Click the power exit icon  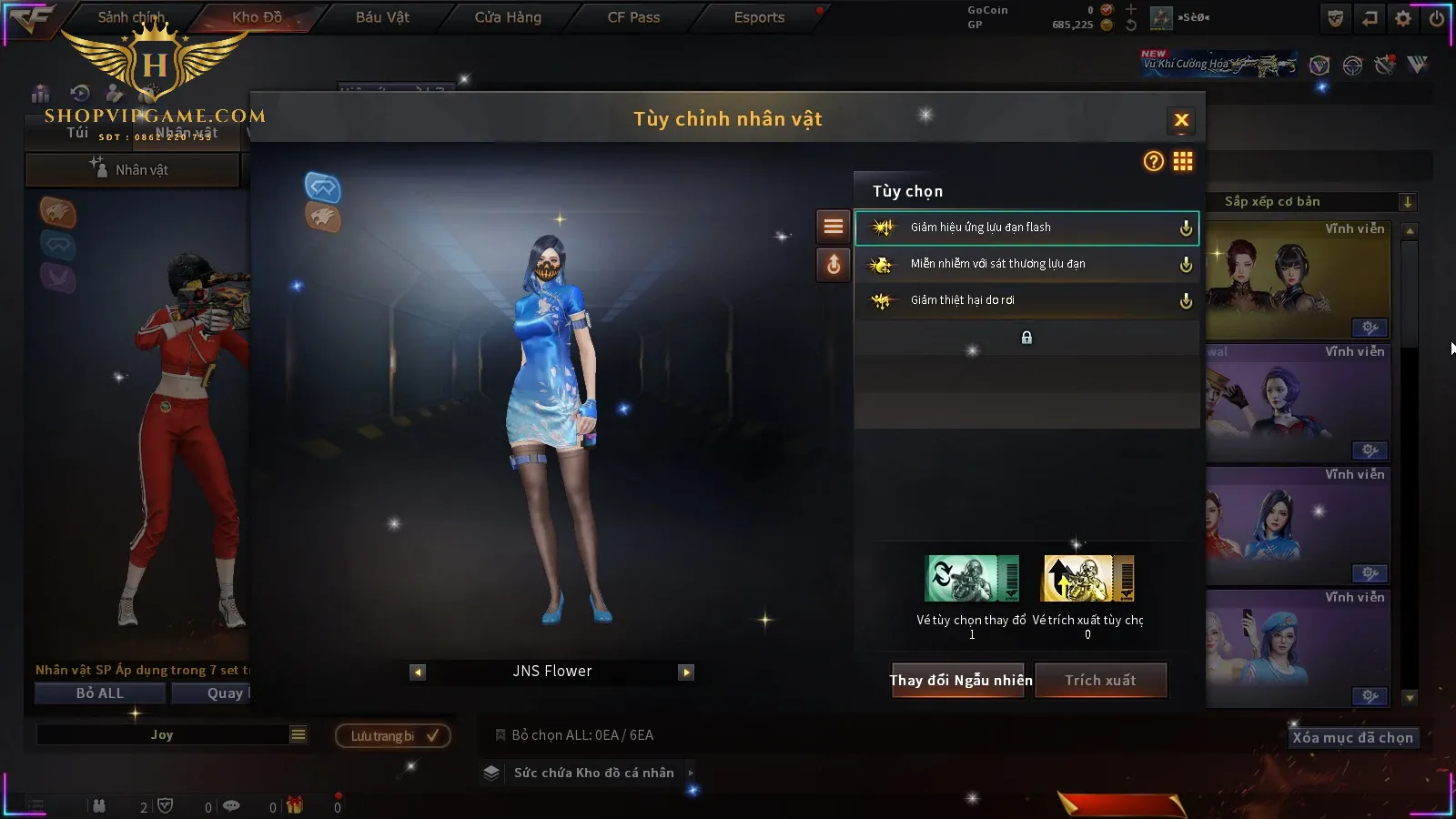[x=1437, y=18]
